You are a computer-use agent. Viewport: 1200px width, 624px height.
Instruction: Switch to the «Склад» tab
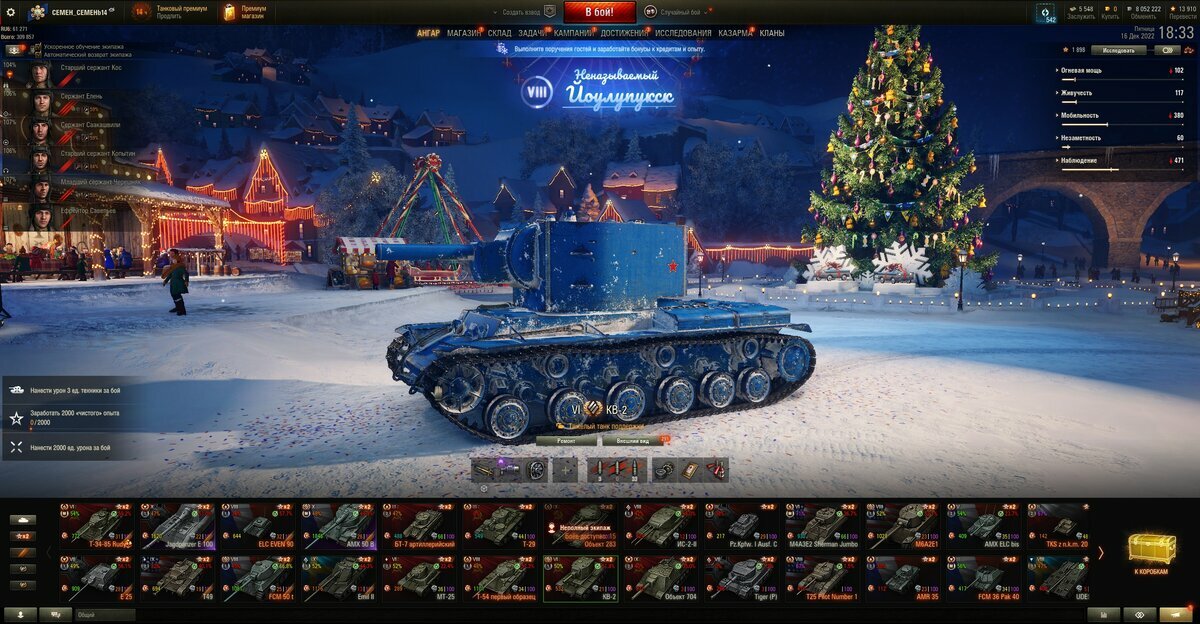point(500,33)
